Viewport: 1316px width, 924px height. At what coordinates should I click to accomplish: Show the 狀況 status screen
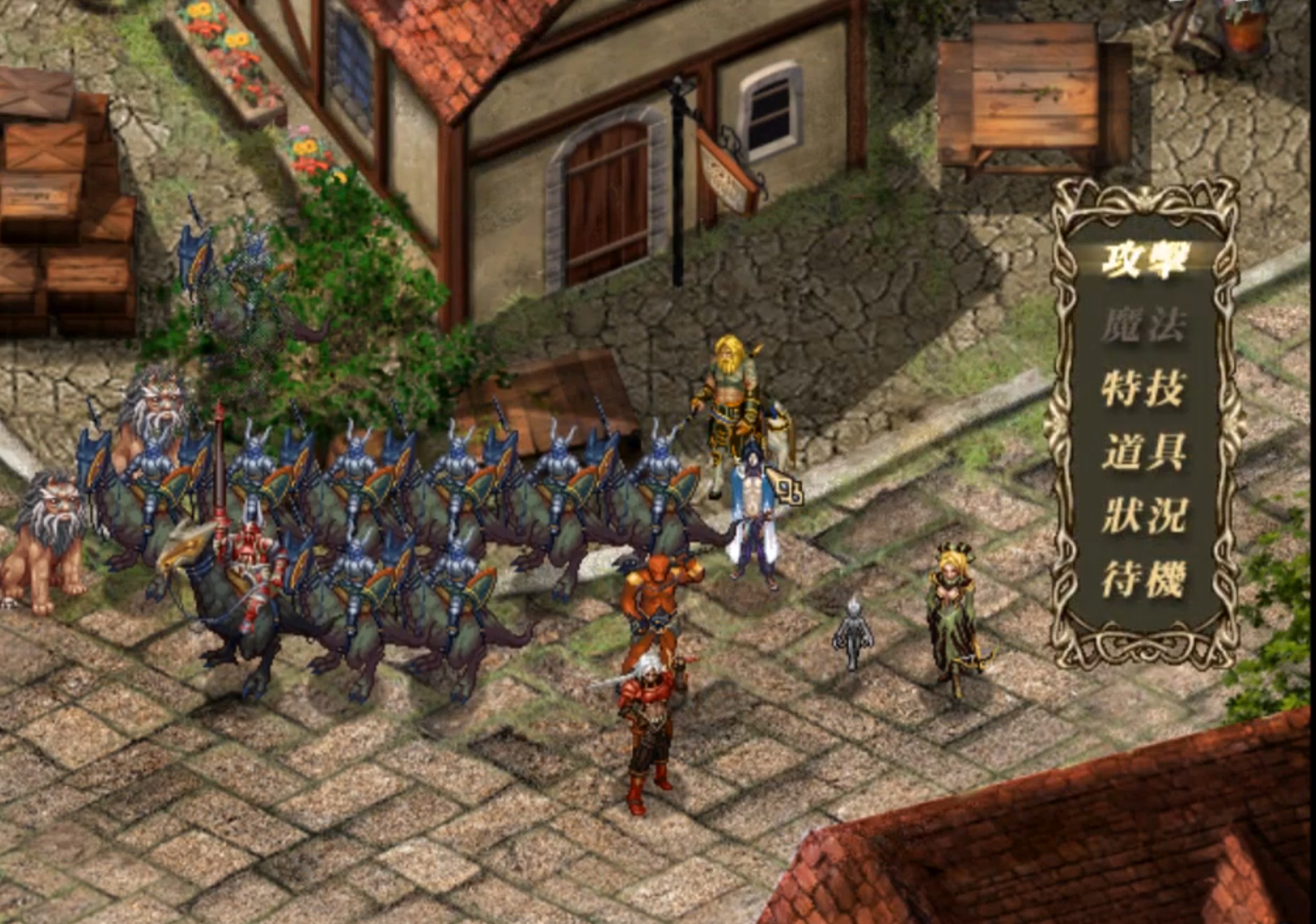[1144, 515]
